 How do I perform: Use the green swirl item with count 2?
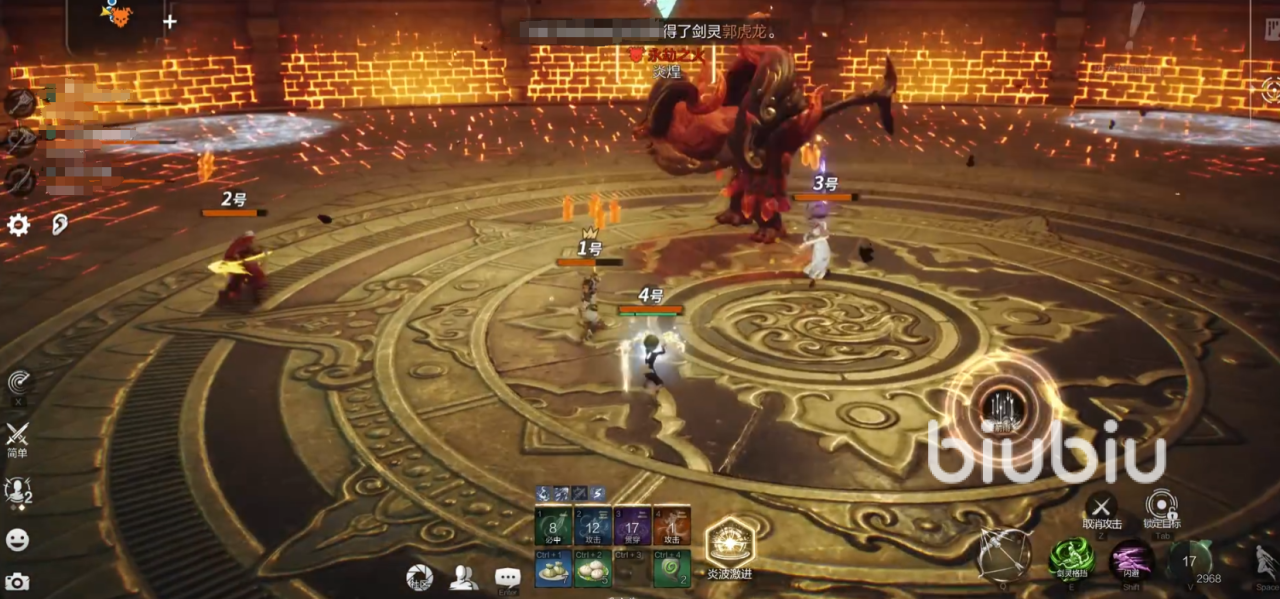[x=672, y=569]
